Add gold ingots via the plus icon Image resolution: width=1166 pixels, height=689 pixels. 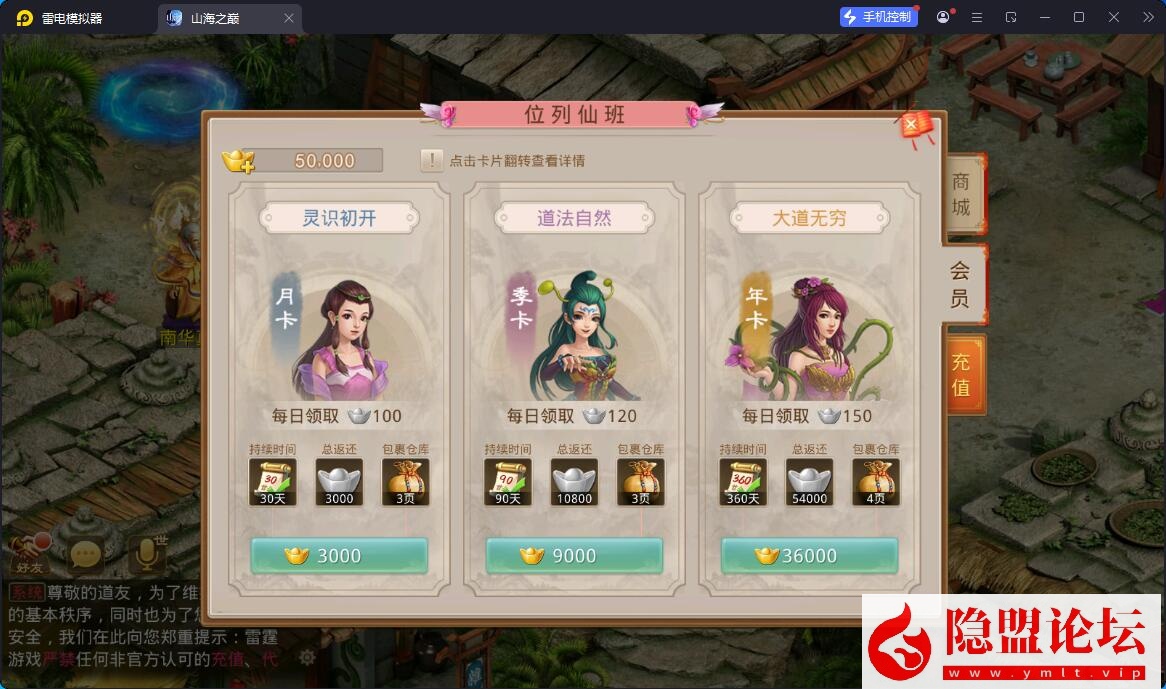pos(238,160)
